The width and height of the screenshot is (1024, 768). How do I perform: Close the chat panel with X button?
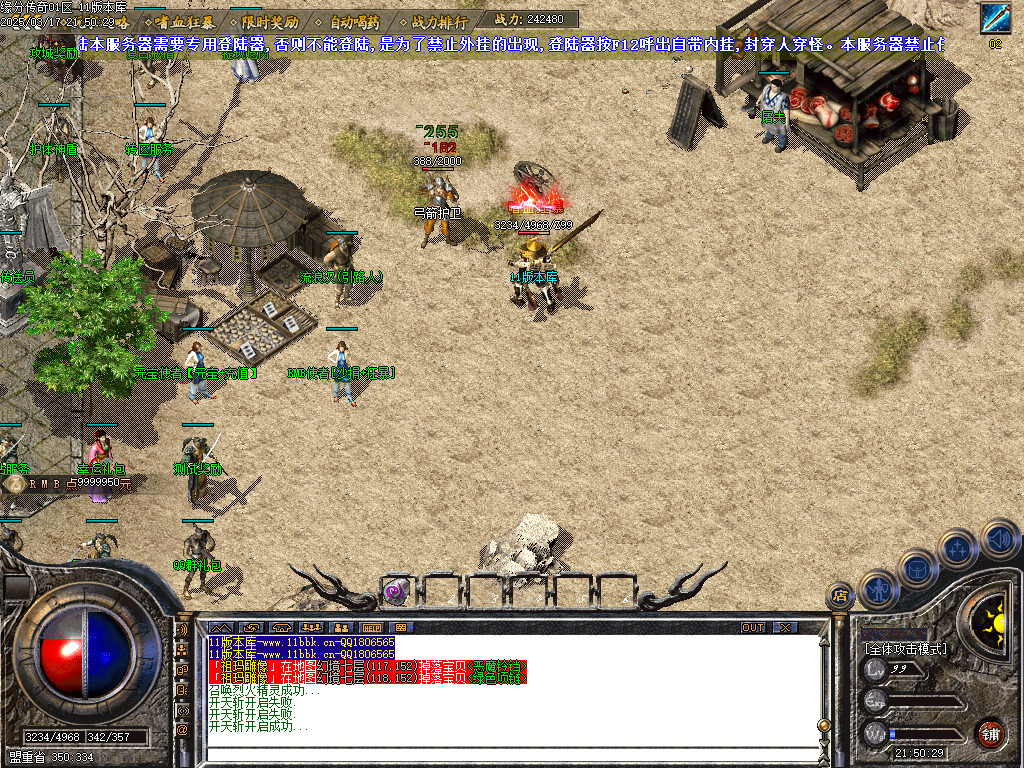786,627
